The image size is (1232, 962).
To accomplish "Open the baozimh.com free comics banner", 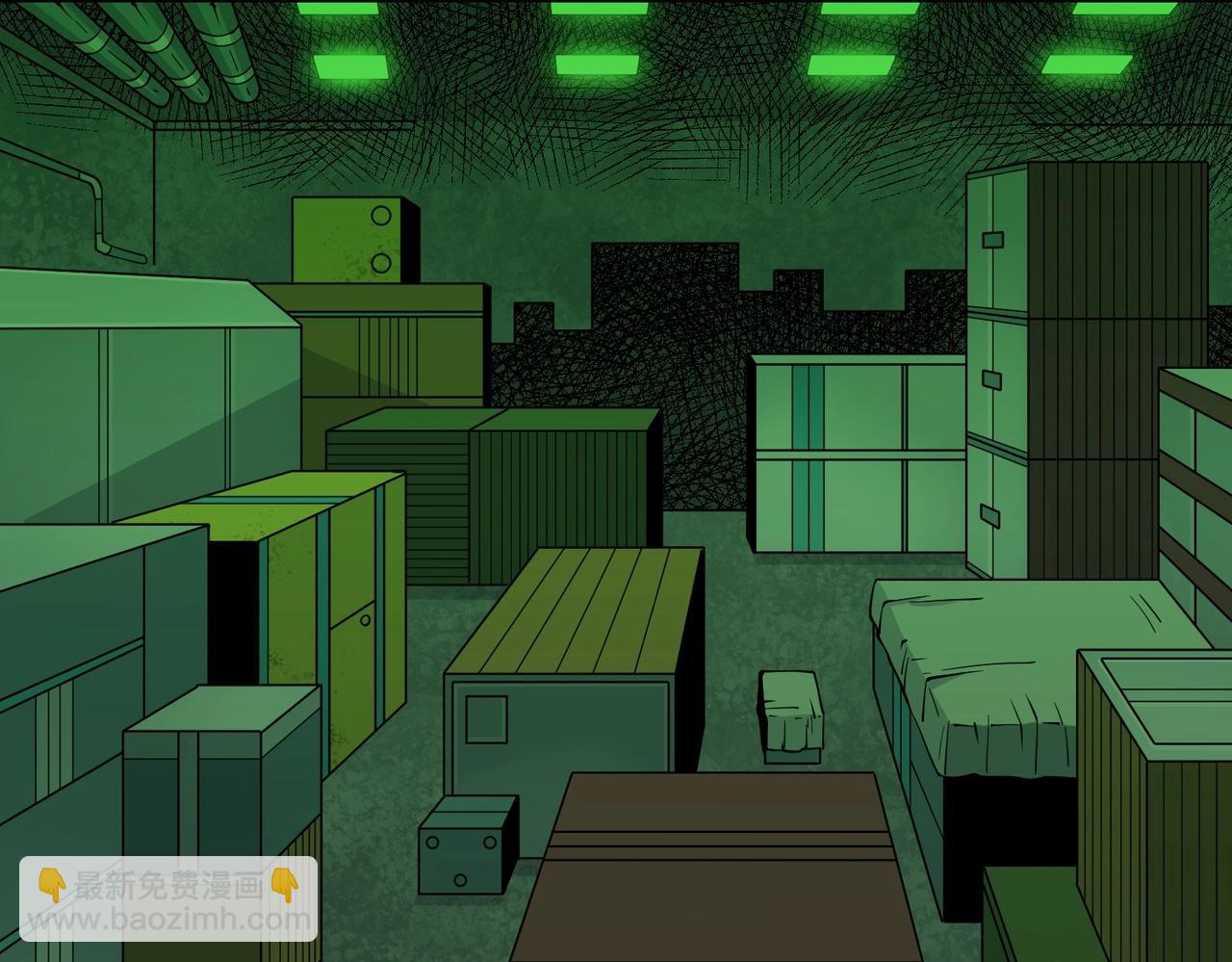I will click(168, 900).
